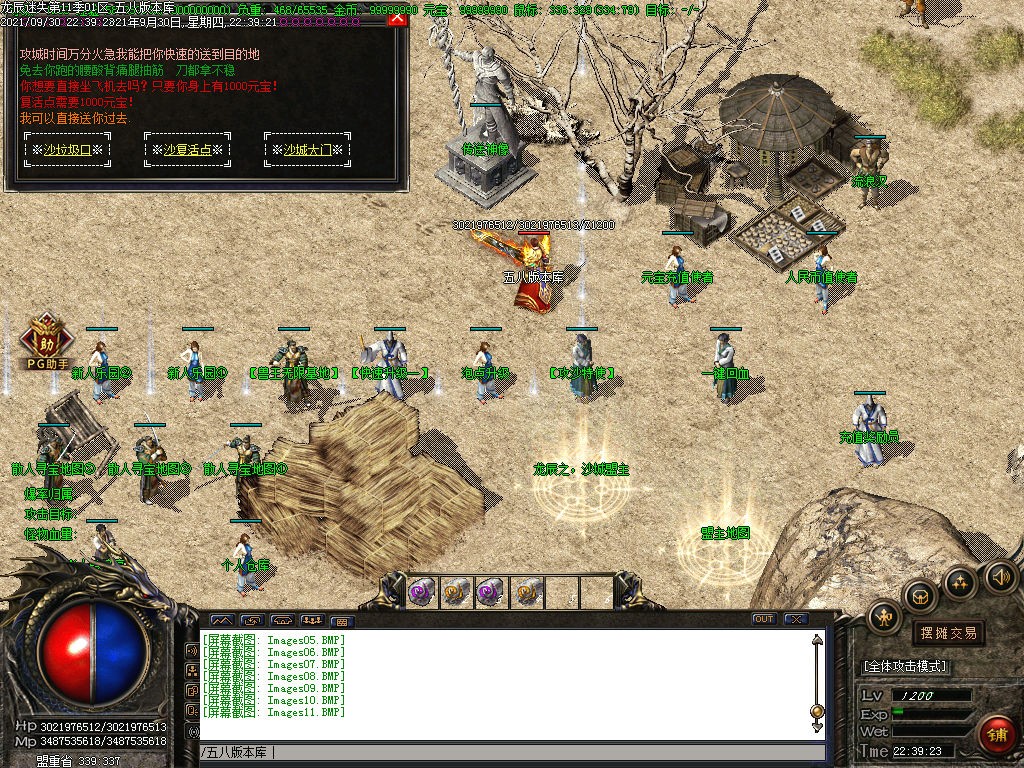Click the round character figure menu button
The width and height of the screenshot is (1024, 768).
click(x=885, y=617)
